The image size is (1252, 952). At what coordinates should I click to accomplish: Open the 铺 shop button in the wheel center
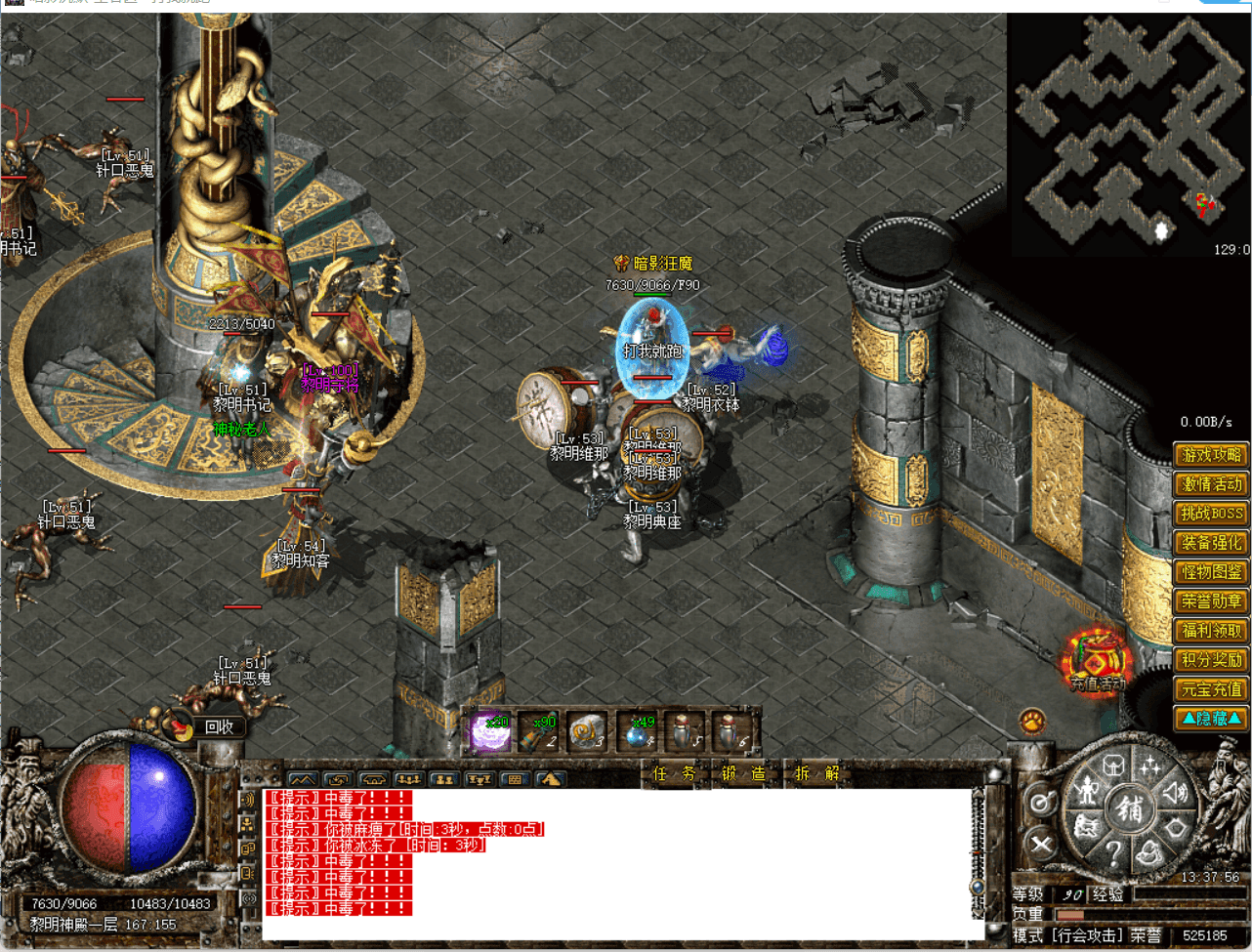click(x=1130, y=808)
